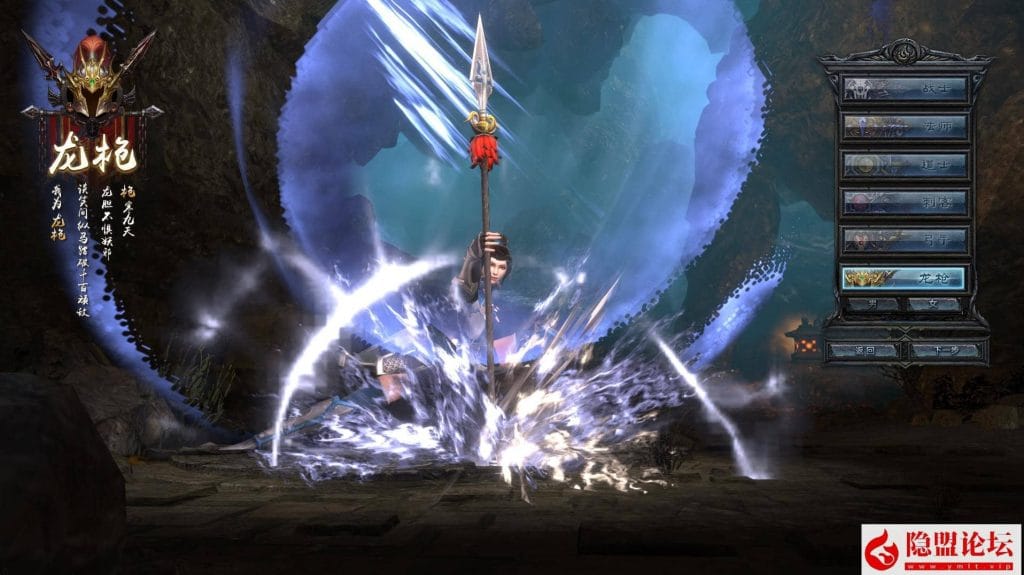Image resolution: width=1024 pixels, height=575 pixels.
Task: Go back with the 返回 button
Action: (x=866, y=351)
